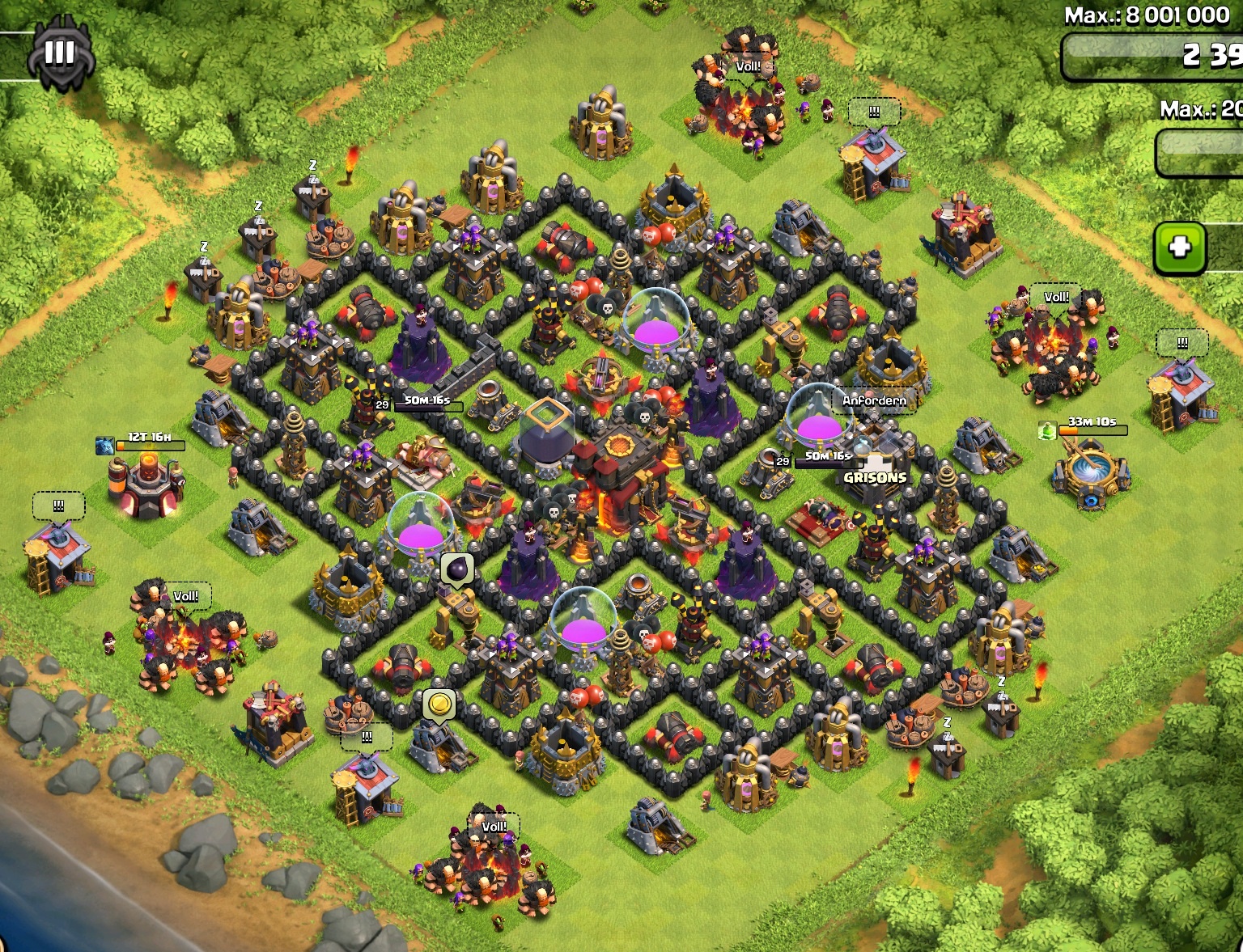Collect the gold coin bubble
The image size is (1243, 952).
(x=439, y=704)
